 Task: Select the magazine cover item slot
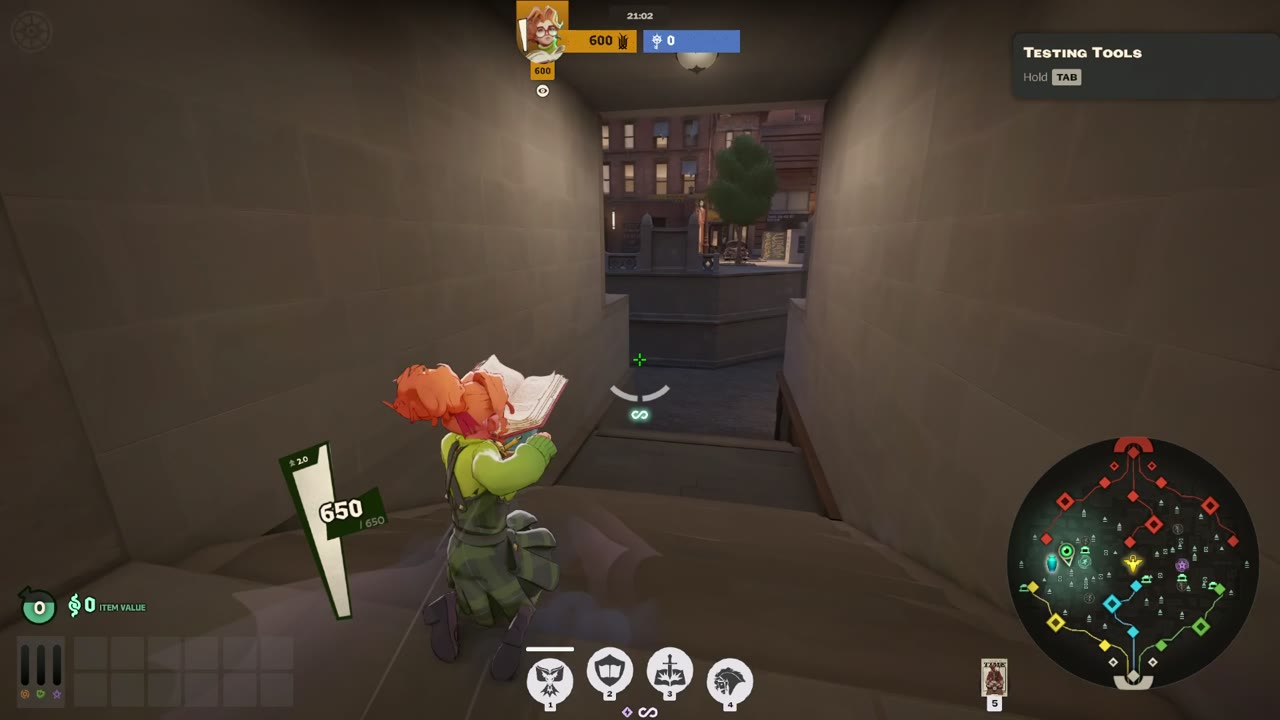pyautogui.click(x=994, y=676)
